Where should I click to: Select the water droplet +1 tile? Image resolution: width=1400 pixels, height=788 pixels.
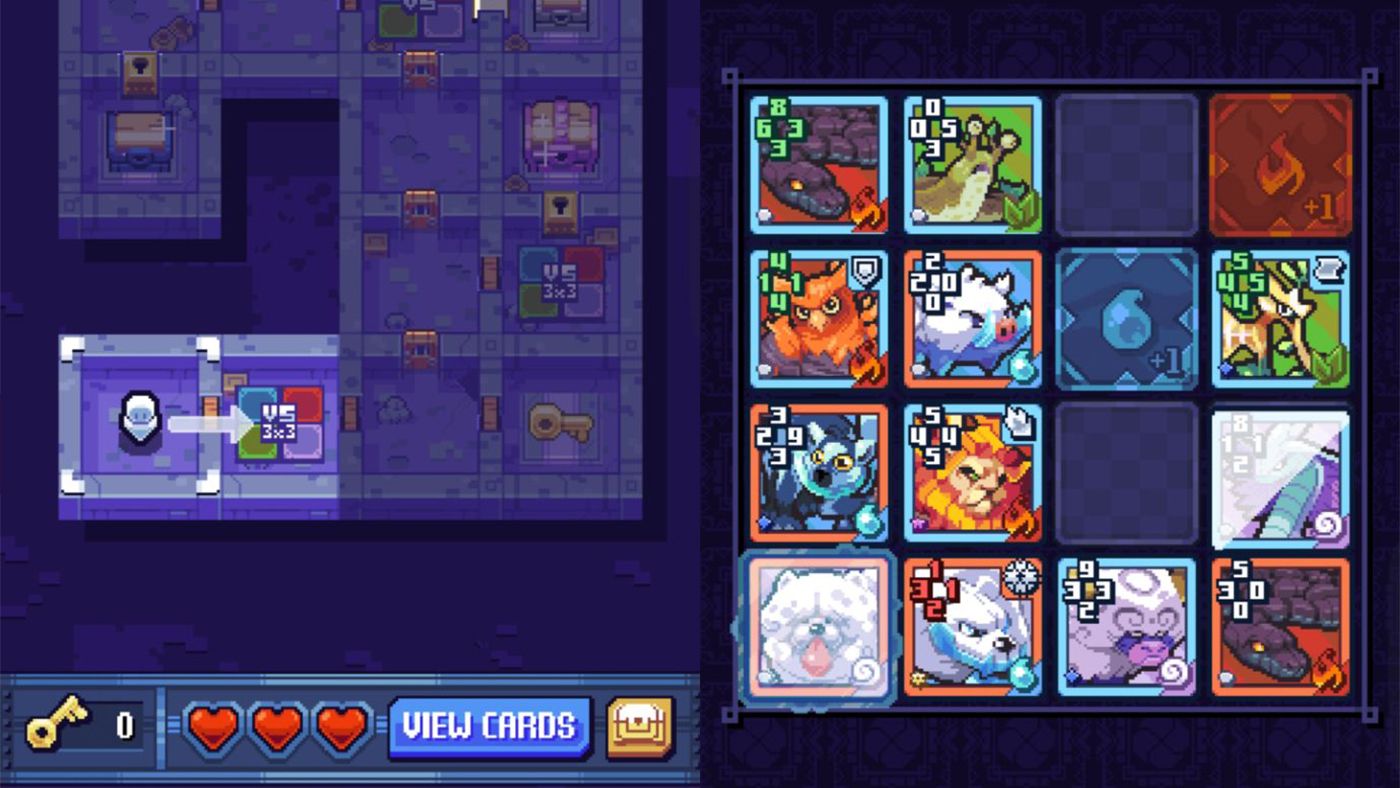pos(1126,320)
